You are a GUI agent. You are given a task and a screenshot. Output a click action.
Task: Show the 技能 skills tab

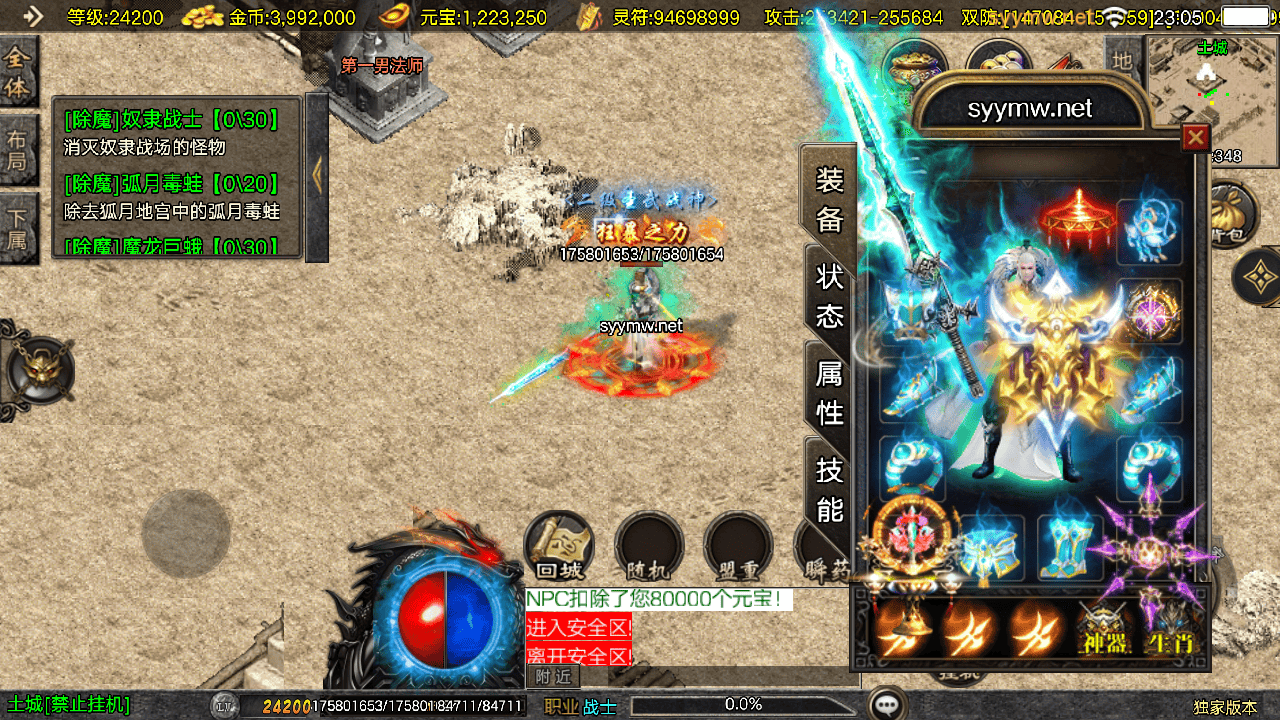[830, 489]
